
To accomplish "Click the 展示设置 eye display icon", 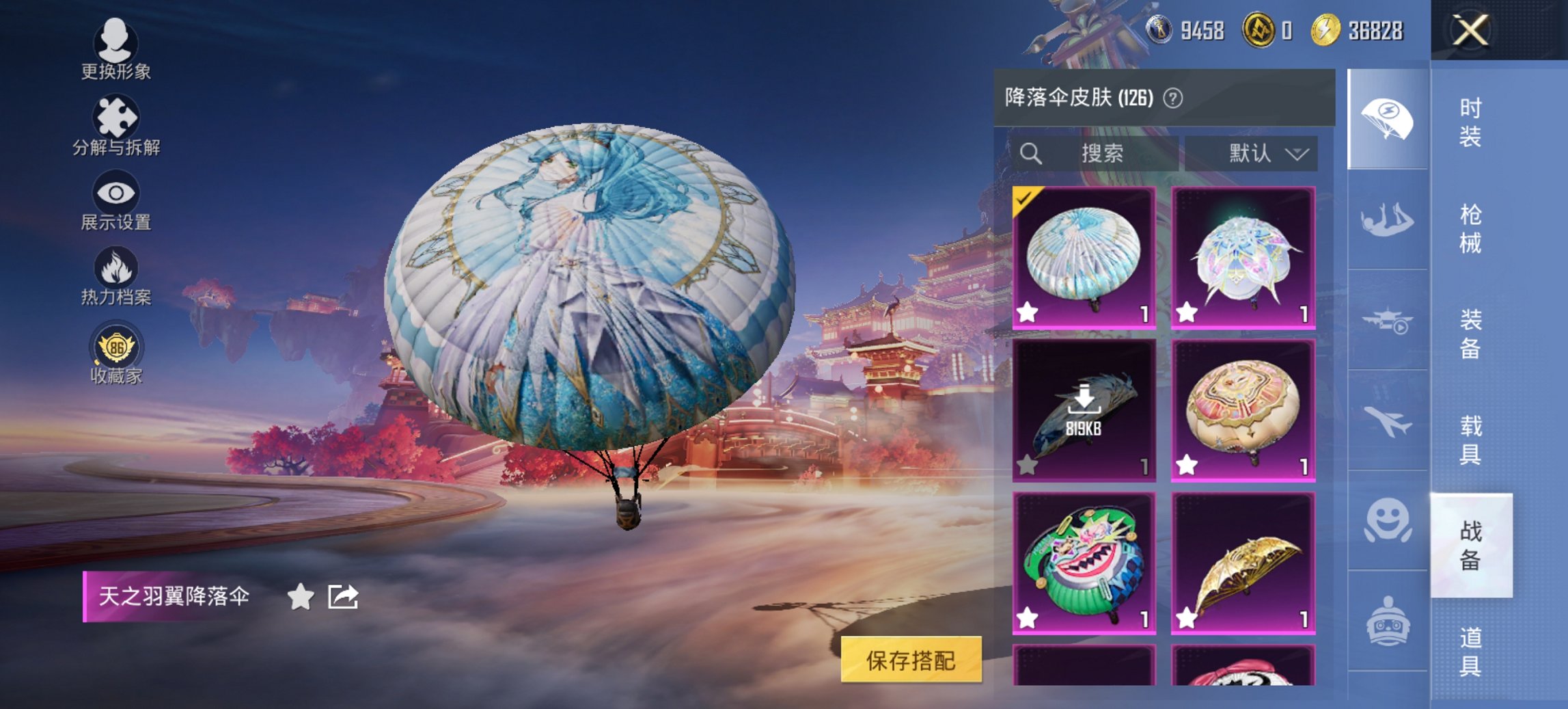I will pos(118,192).
